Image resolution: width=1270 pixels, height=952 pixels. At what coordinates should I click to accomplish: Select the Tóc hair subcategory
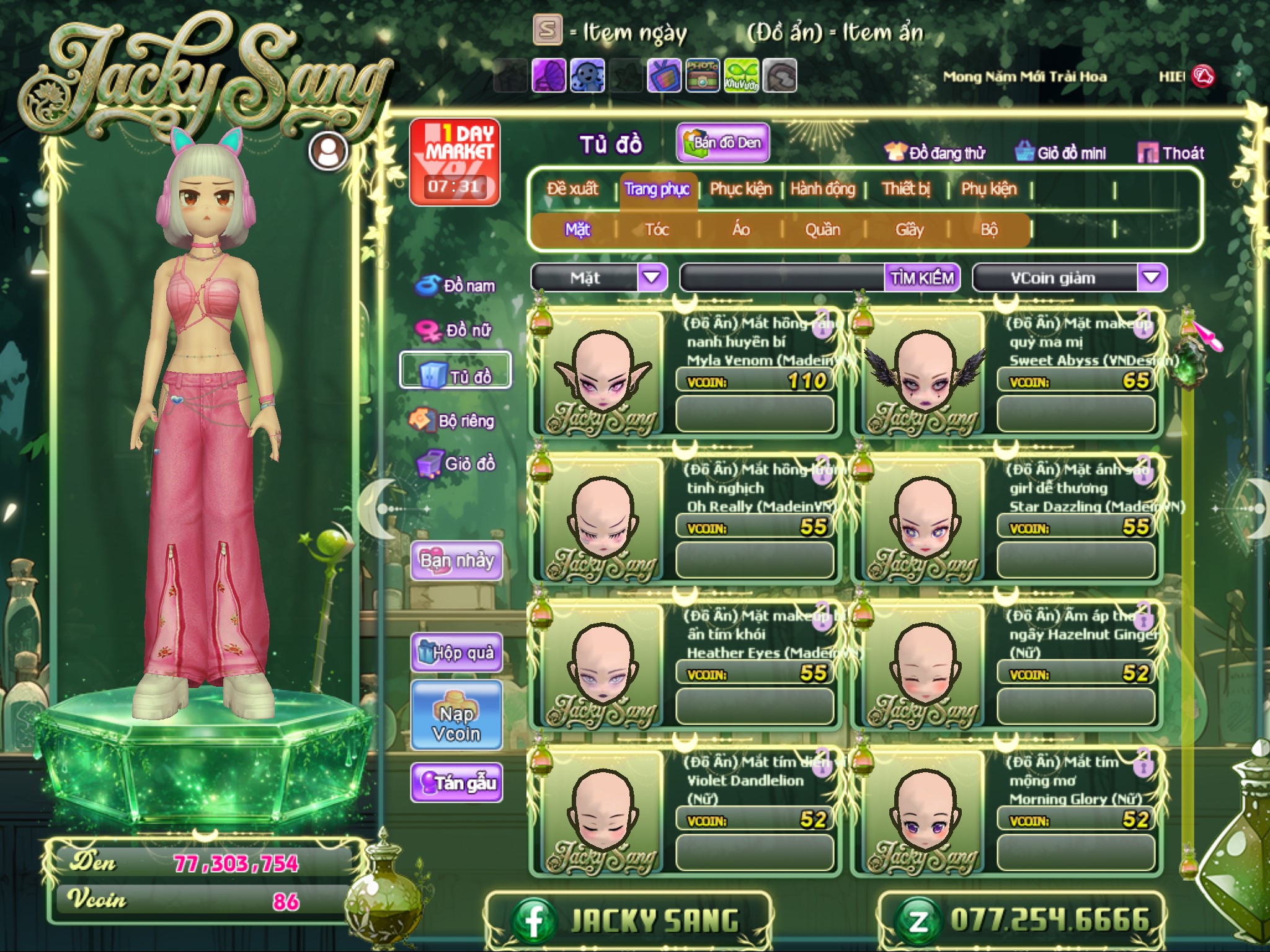coord(657,230)
